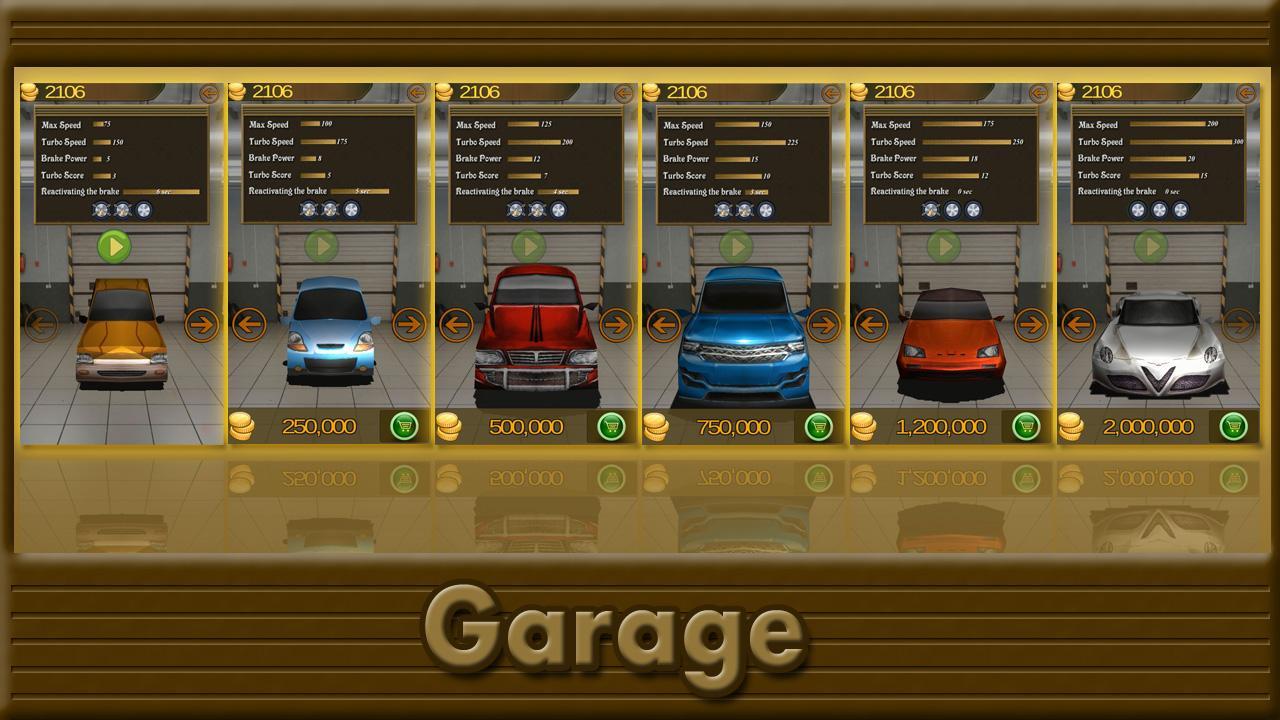
Task: Purchase the red truck for 500,000
Action: tap(611, 427)
